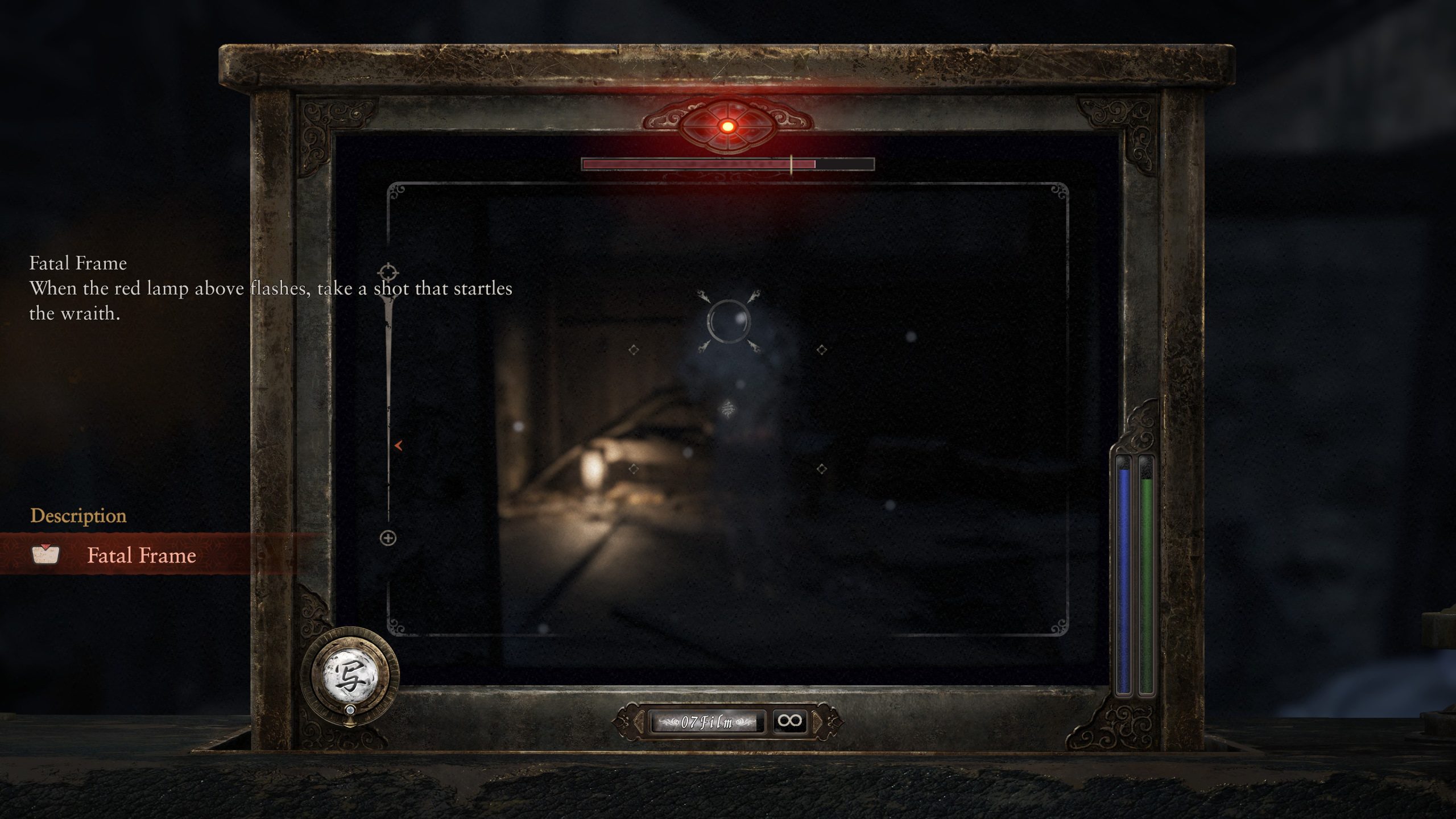Open the Description header label

(x=78, y=518)
